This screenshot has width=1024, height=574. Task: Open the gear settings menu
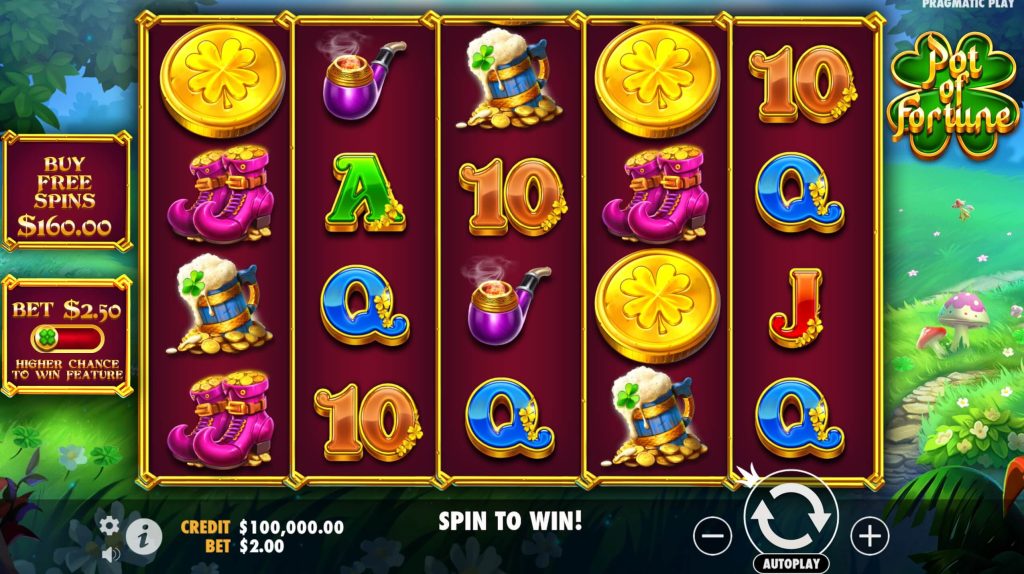109,525
